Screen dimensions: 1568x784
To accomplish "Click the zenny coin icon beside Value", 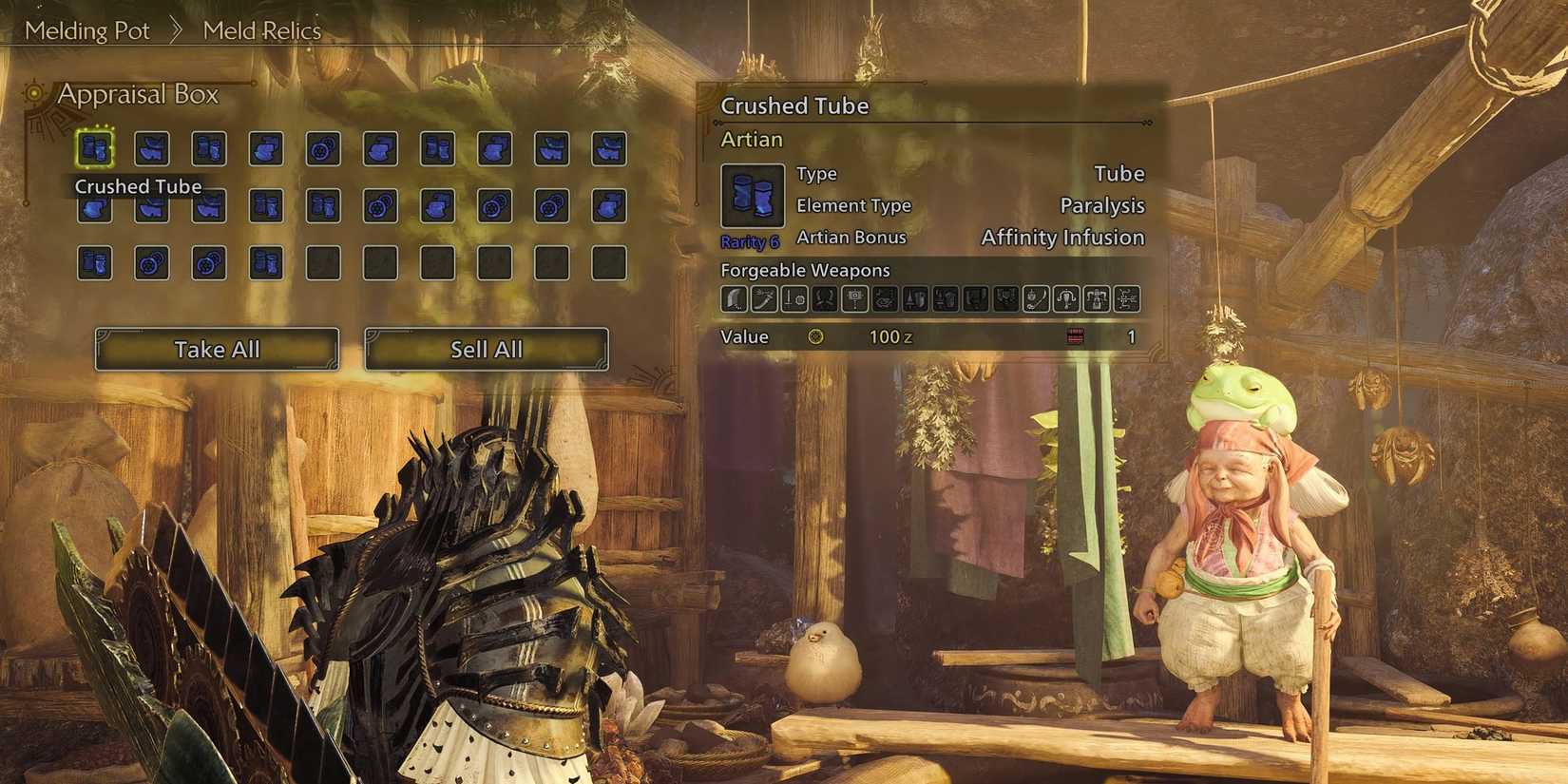I will [817, 336].
